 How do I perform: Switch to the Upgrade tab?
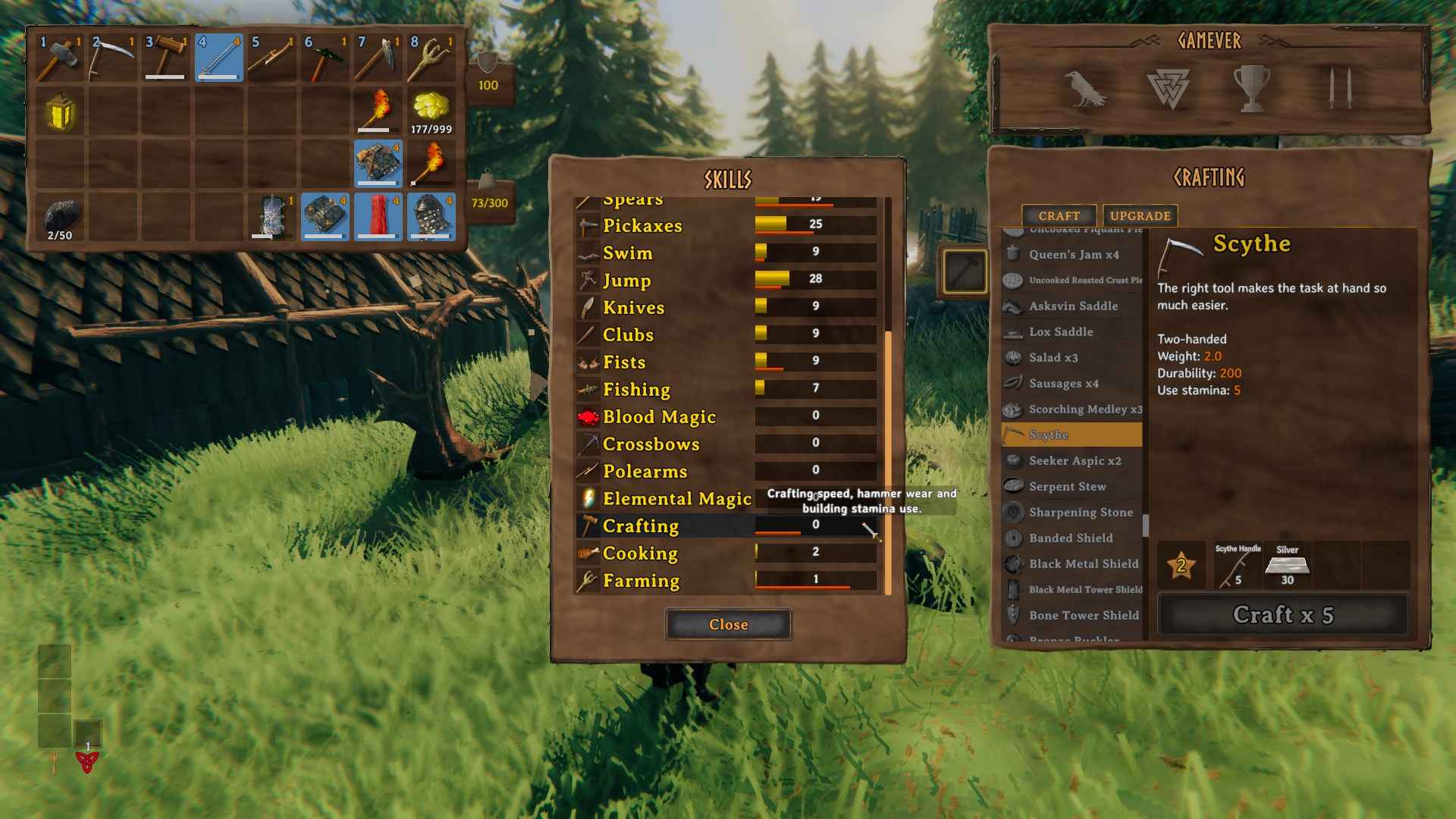pos(1140,215)
